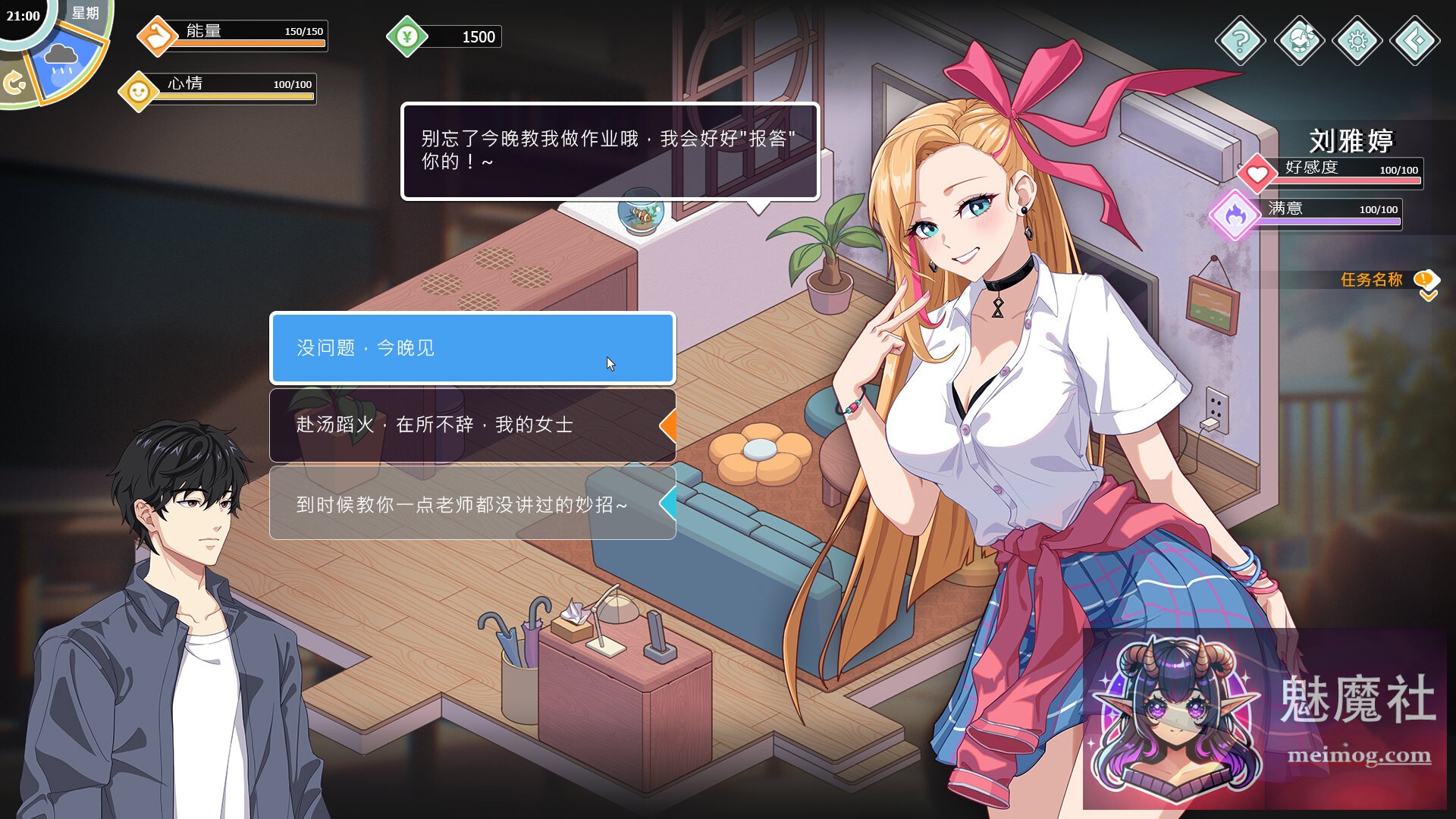
Task: Click the orange exclamation badge beside 任务名称
Action: click(1425, 278)
